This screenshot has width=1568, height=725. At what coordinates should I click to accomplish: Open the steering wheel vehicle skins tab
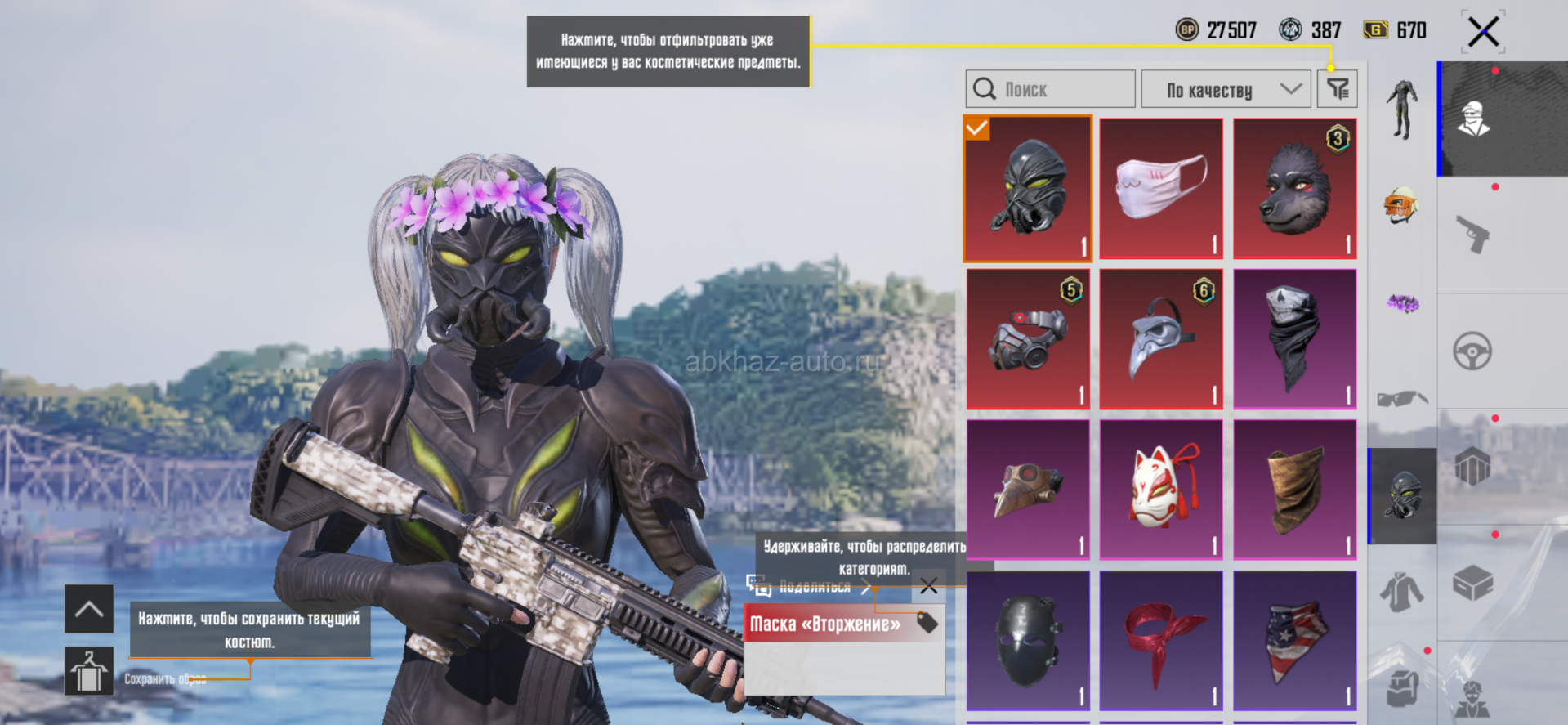[x=1472, y=351]
